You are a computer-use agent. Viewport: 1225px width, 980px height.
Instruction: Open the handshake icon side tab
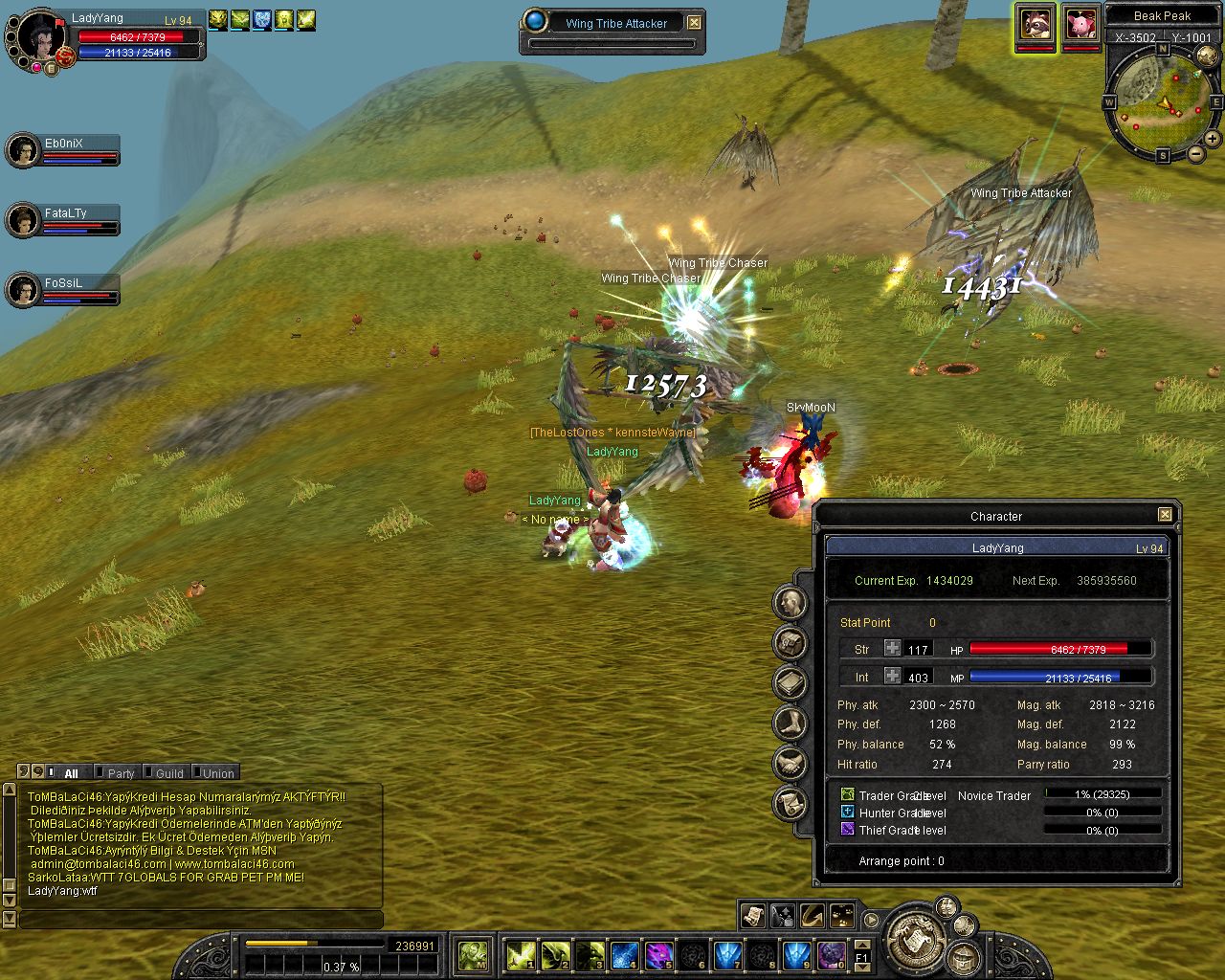tap(791, 763)
